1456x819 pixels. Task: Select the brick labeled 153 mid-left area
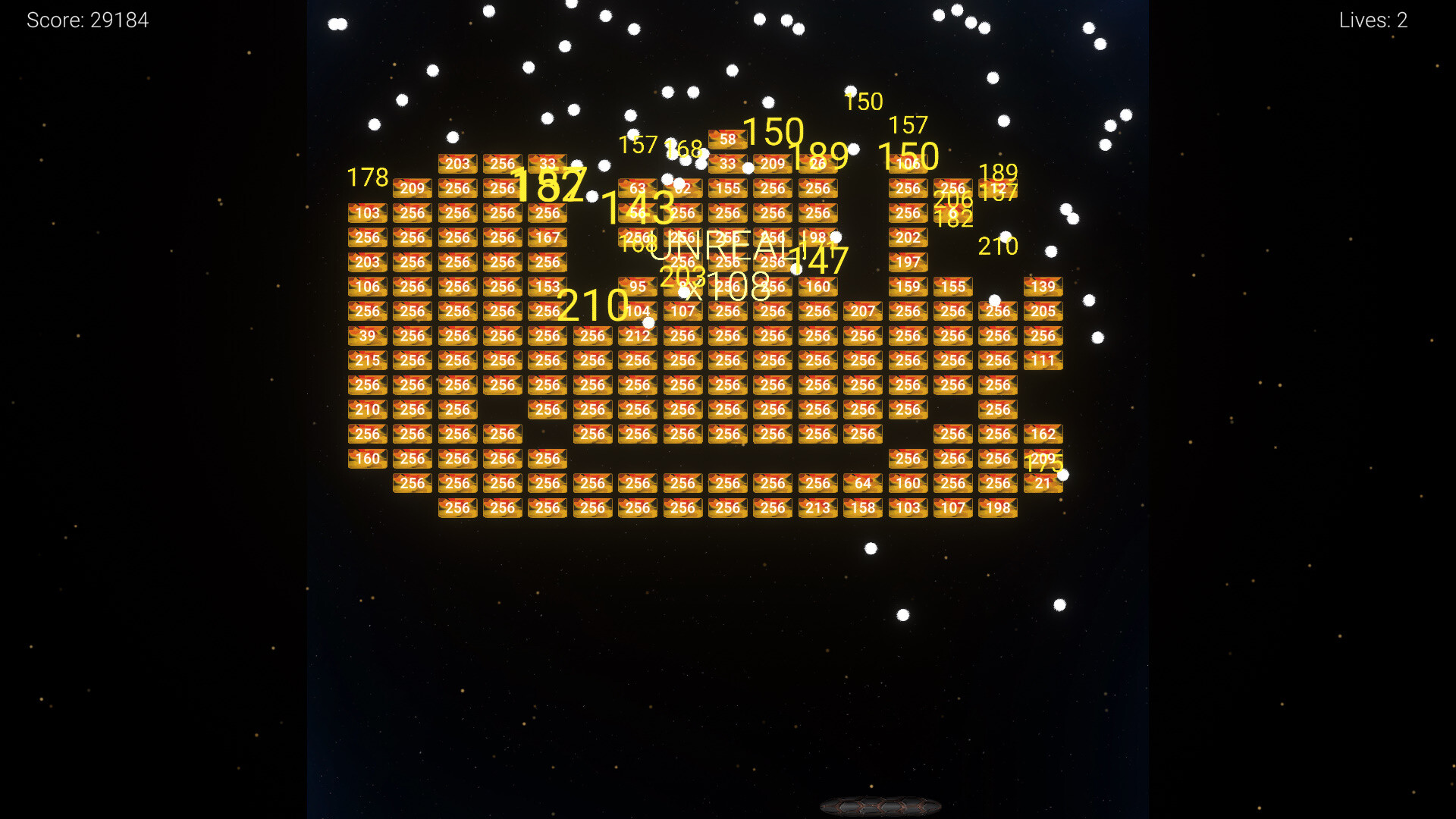pyautogui.click(x=548, y=287)
